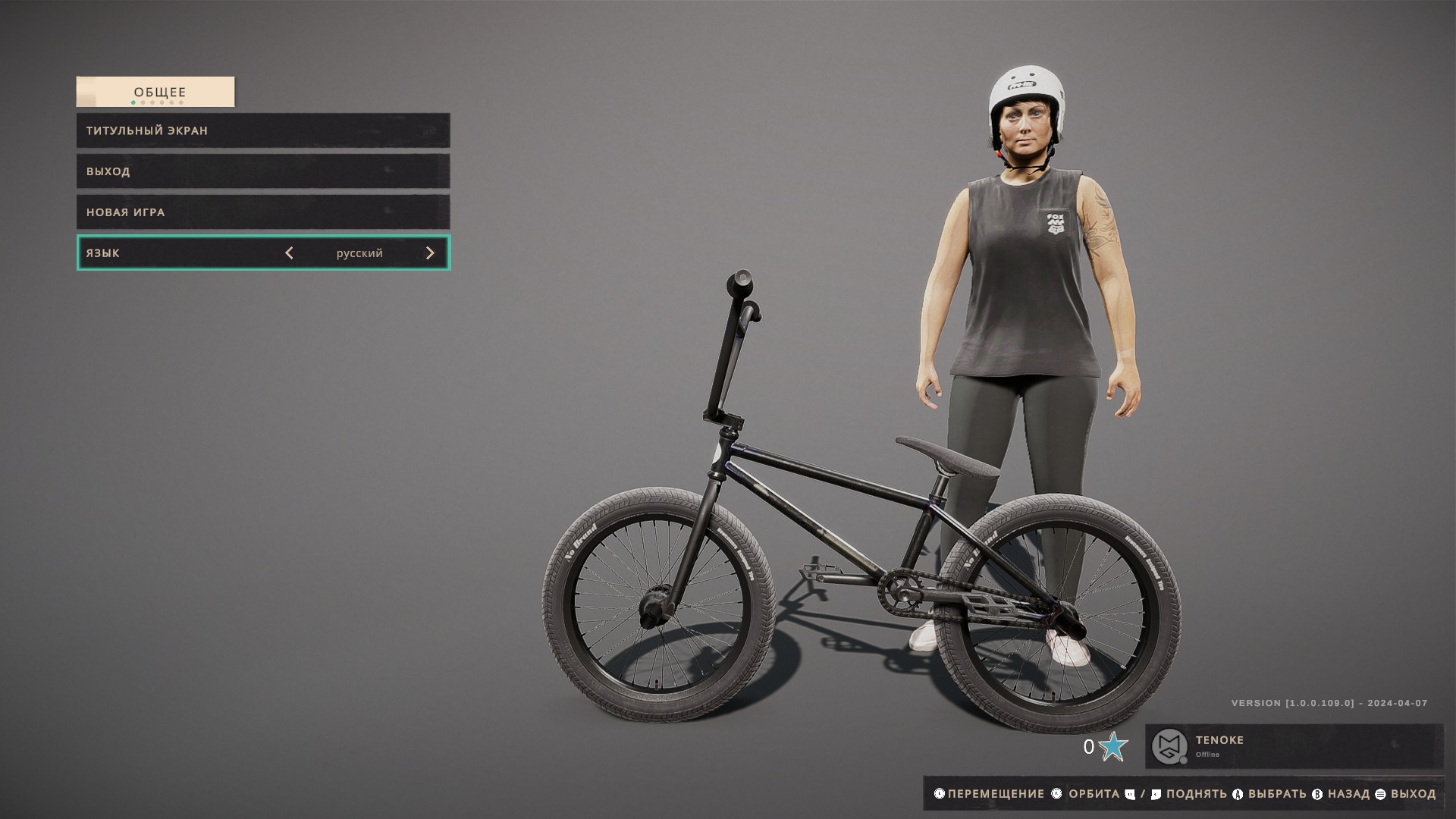Switch to the Общее tab
1456x819 pixels.
[155, 92]
